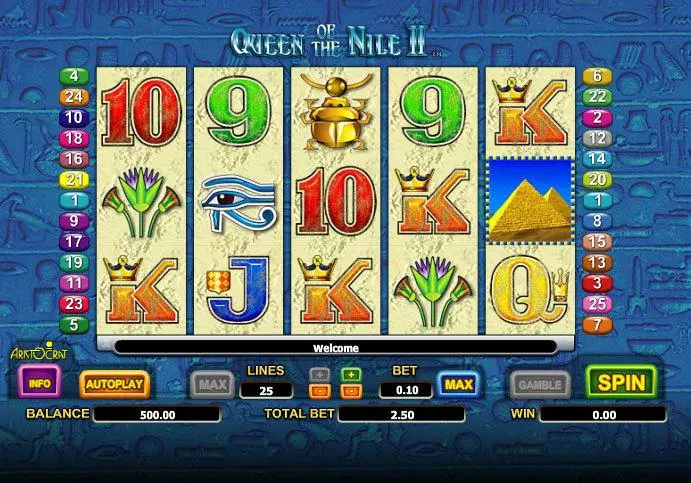
Task: Select the yellow payline marker 21
Action: pyautogui.click(x=75, y=180)
